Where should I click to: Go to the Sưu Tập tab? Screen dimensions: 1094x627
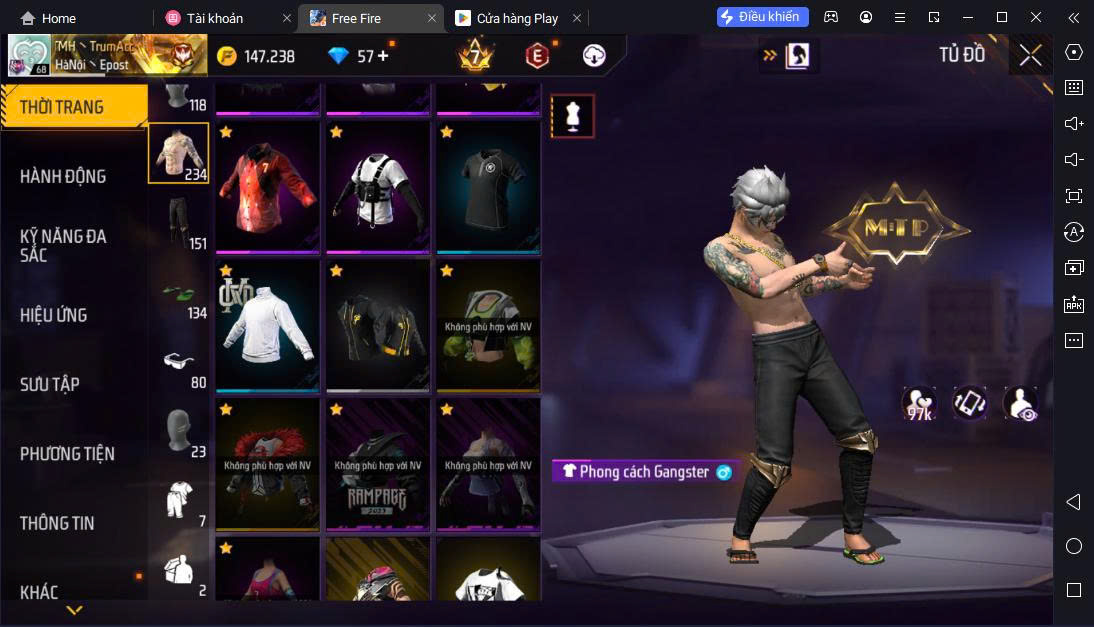[x=50, y=384]
